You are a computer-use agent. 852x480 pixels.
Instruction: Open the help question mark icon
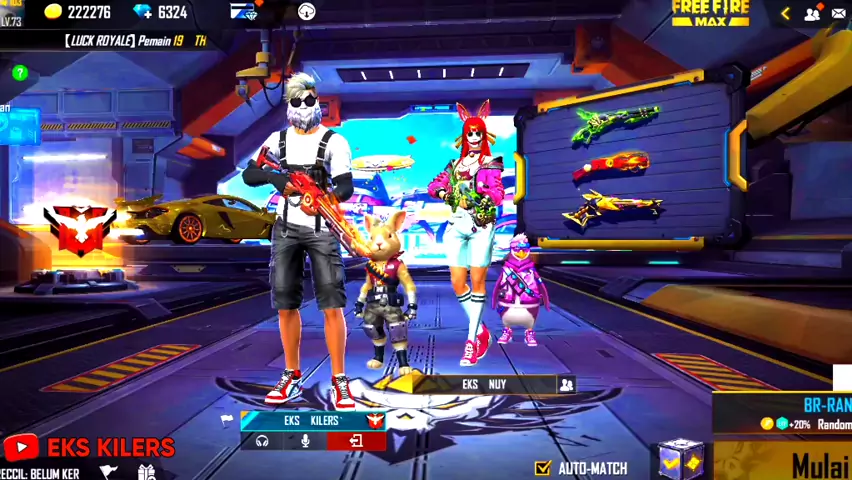pos(19,73)
